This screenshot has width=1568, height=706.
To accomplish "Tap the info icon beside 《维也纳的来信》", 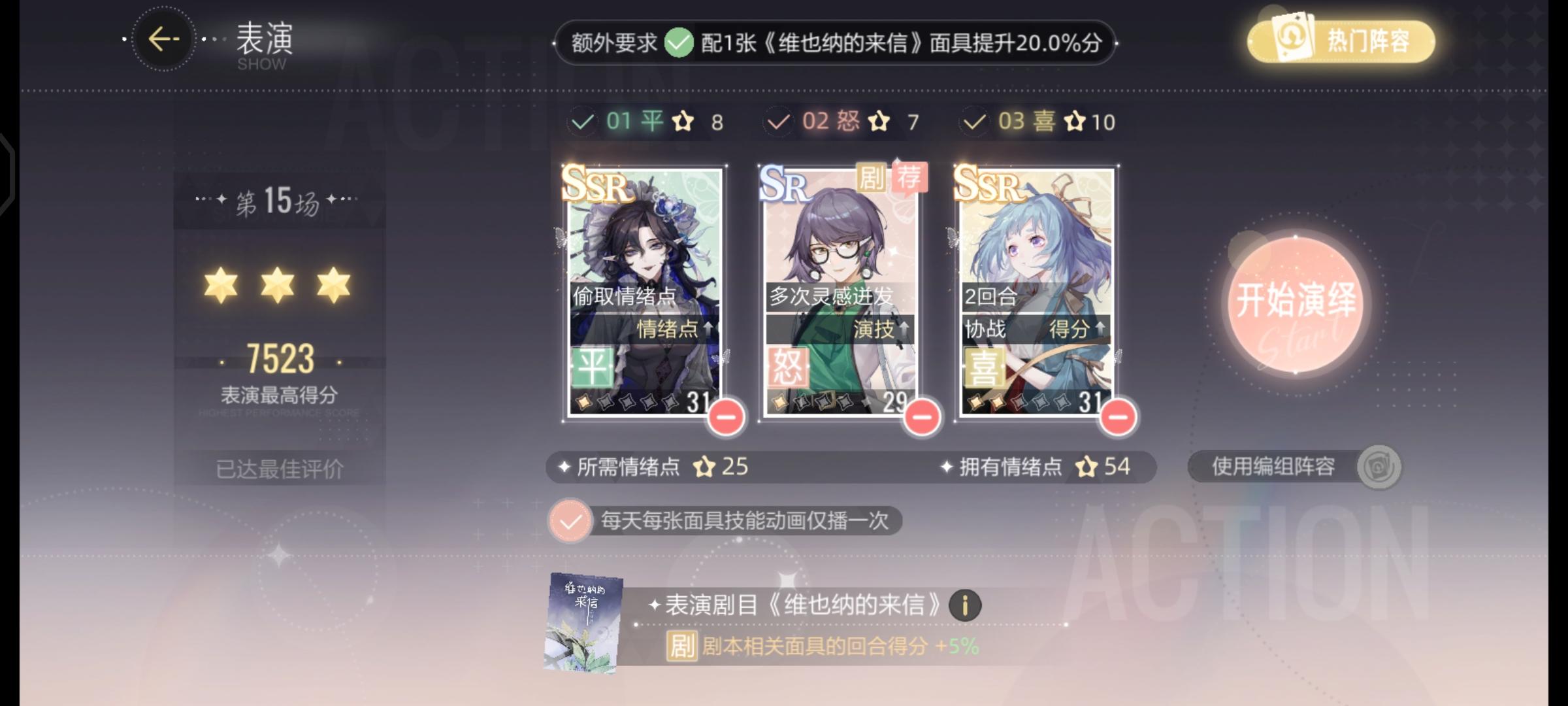I will 966,605.
